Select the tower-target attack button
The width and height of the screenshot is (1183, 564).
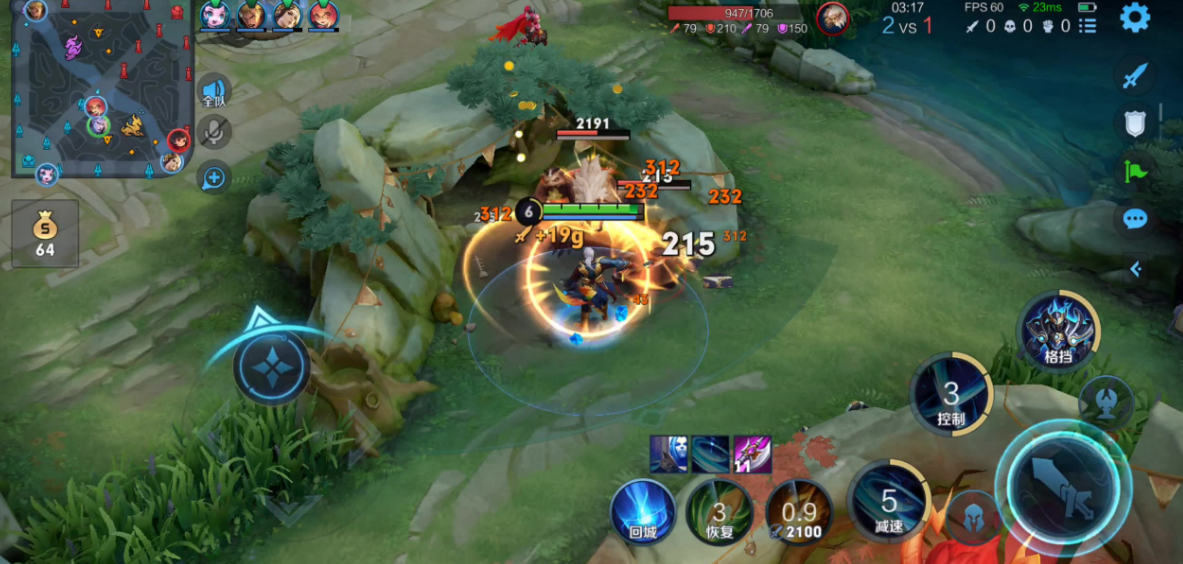click(1107, 401)
